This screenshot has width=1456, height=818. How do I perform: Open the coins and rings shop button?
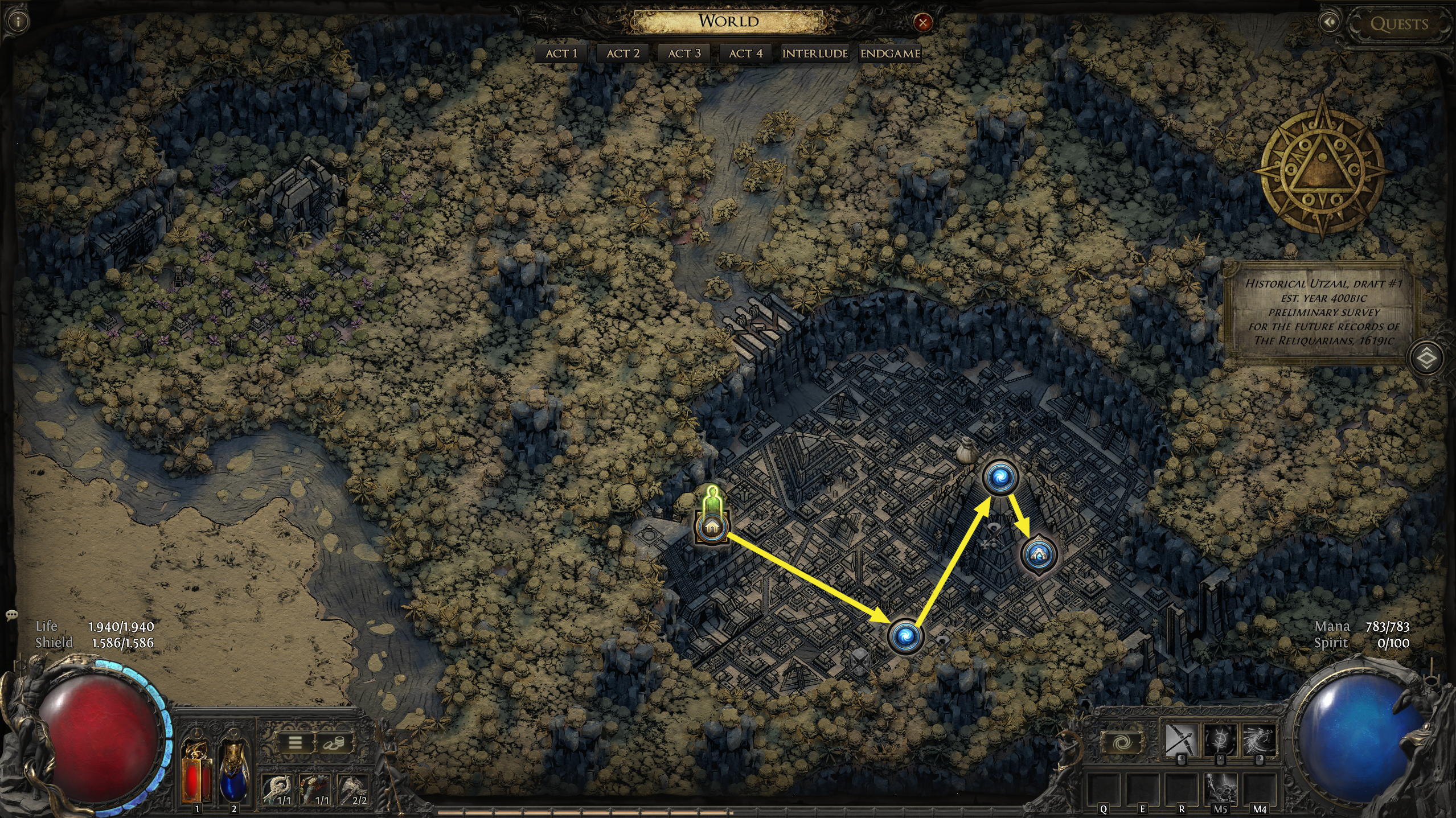(x=334, y=743)
